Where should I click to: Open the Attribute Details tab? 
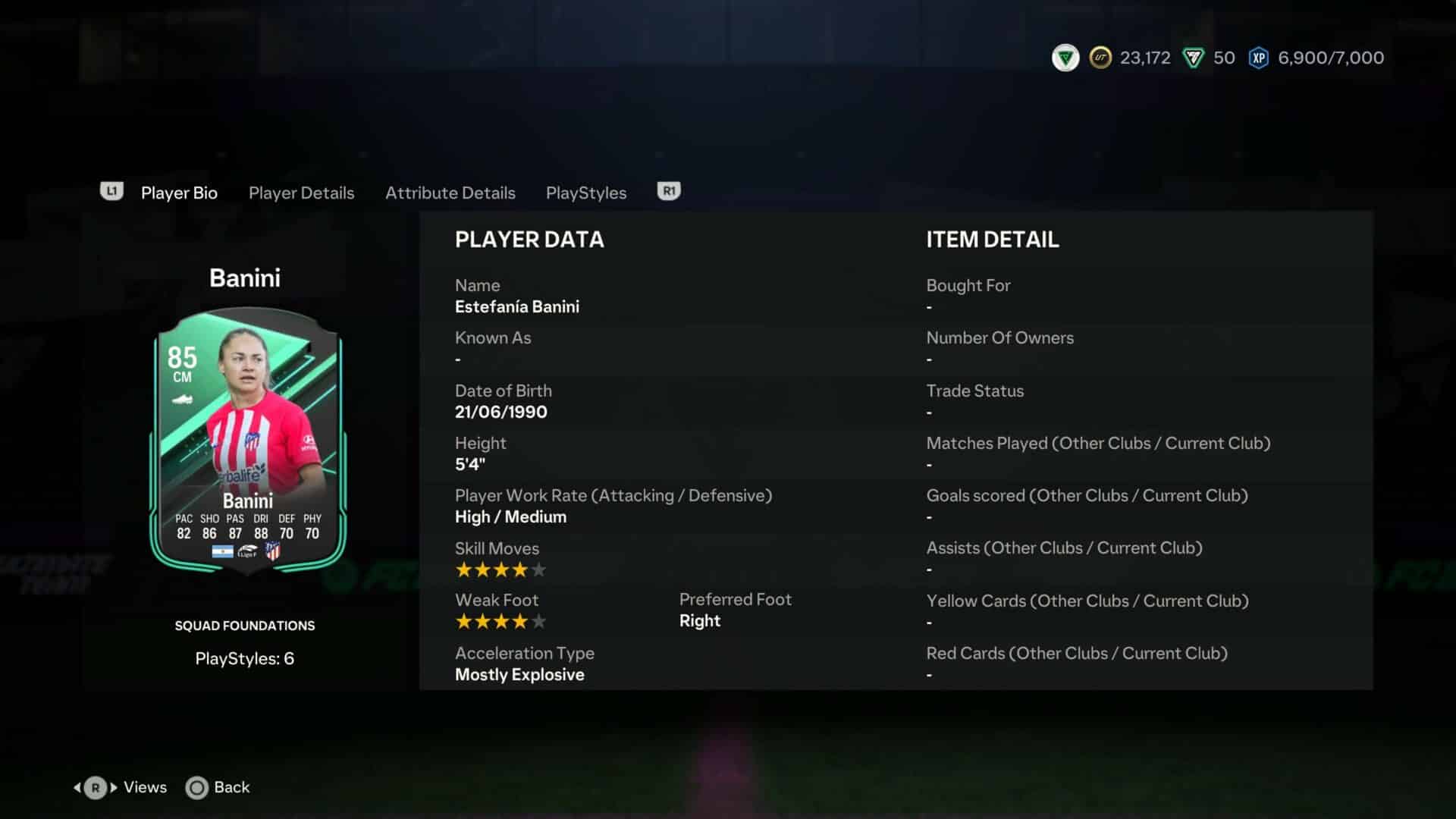coord(450,193)
